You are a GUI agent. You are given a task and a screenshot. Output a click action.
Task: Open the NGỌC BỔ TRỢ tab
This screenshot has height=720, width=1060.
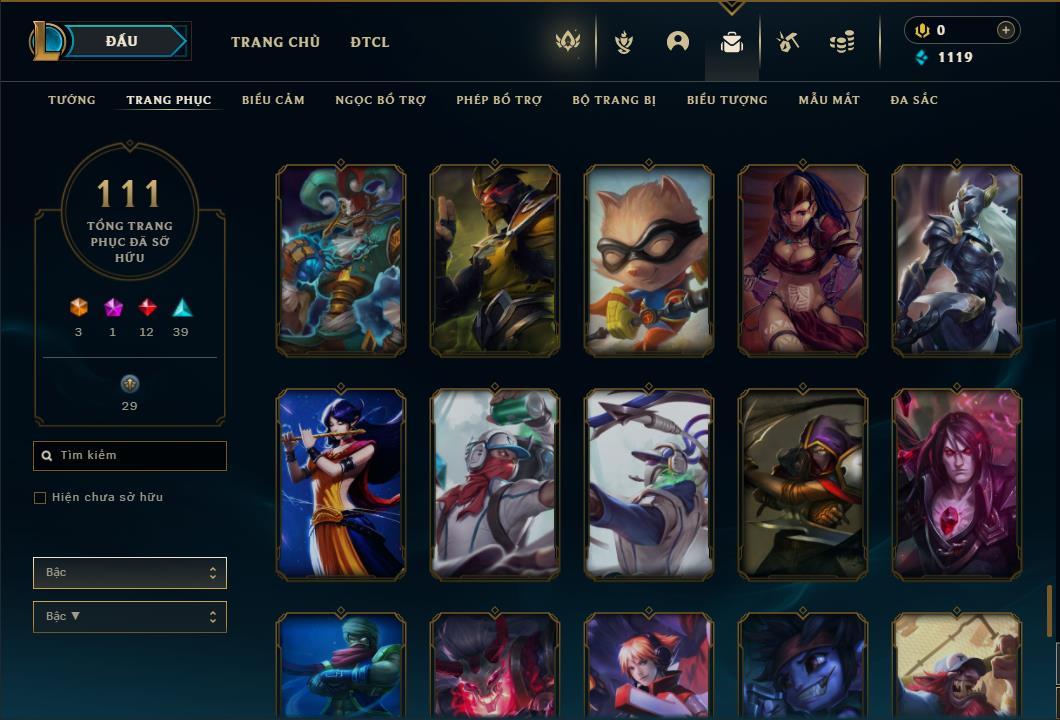point(380,100)
